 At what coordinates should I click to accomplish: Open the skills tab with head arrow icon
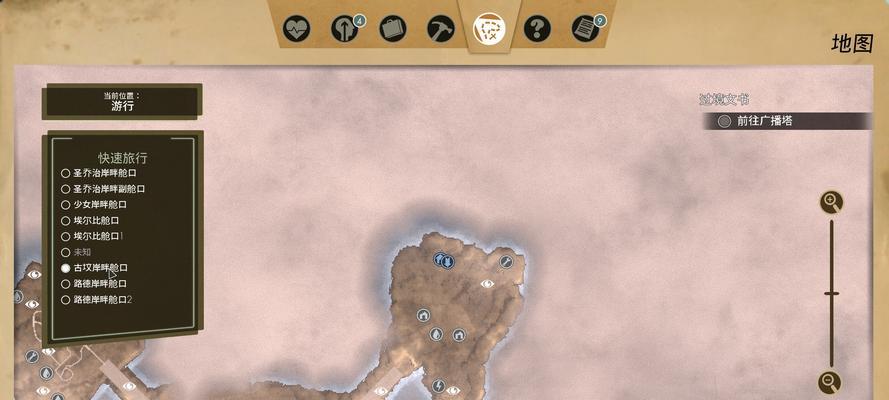coord(345,28)
